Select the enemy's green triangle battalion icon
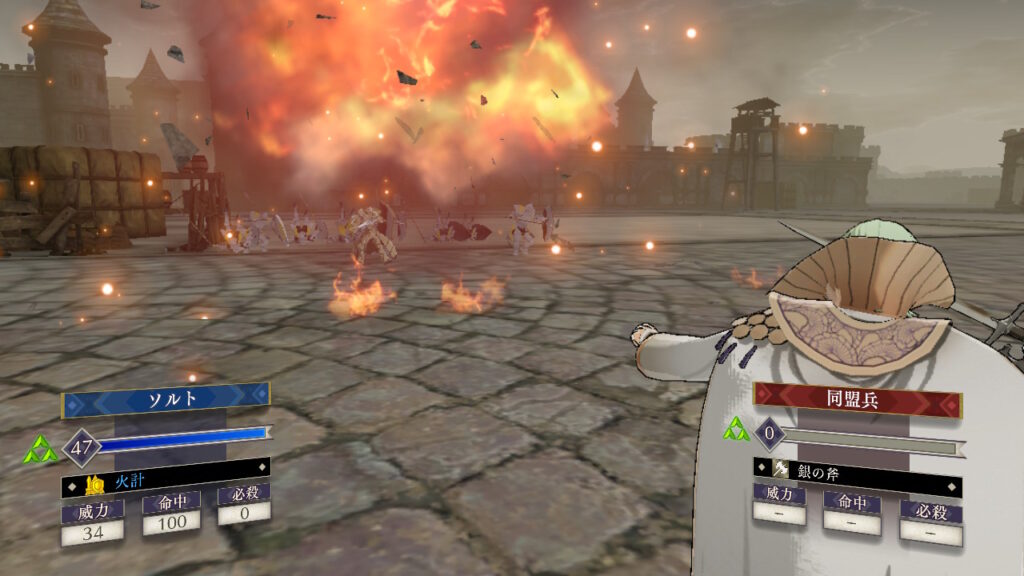 point(736,430)
